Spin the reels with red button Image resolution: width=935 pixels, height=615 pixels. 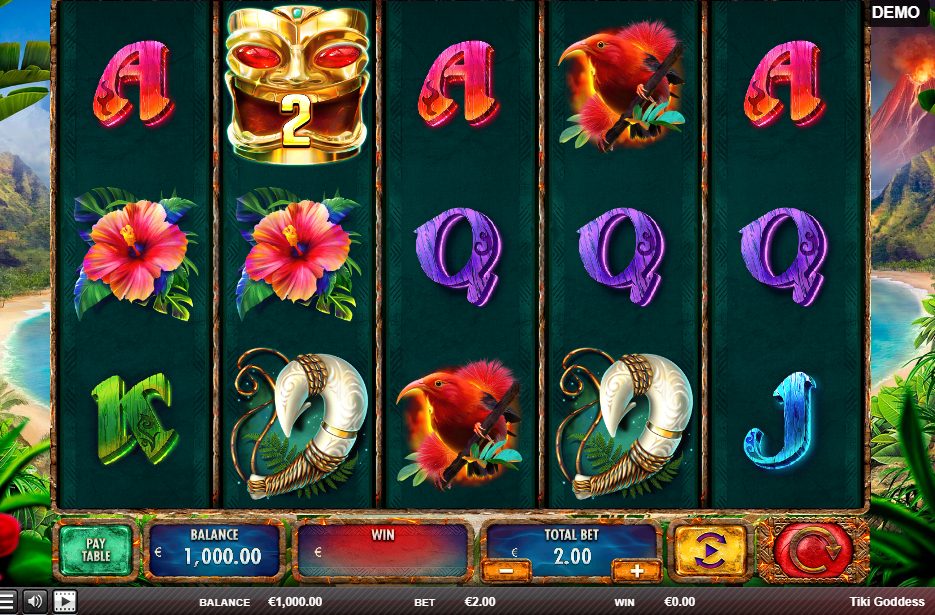pyautogui.click(x=812, y=550)
